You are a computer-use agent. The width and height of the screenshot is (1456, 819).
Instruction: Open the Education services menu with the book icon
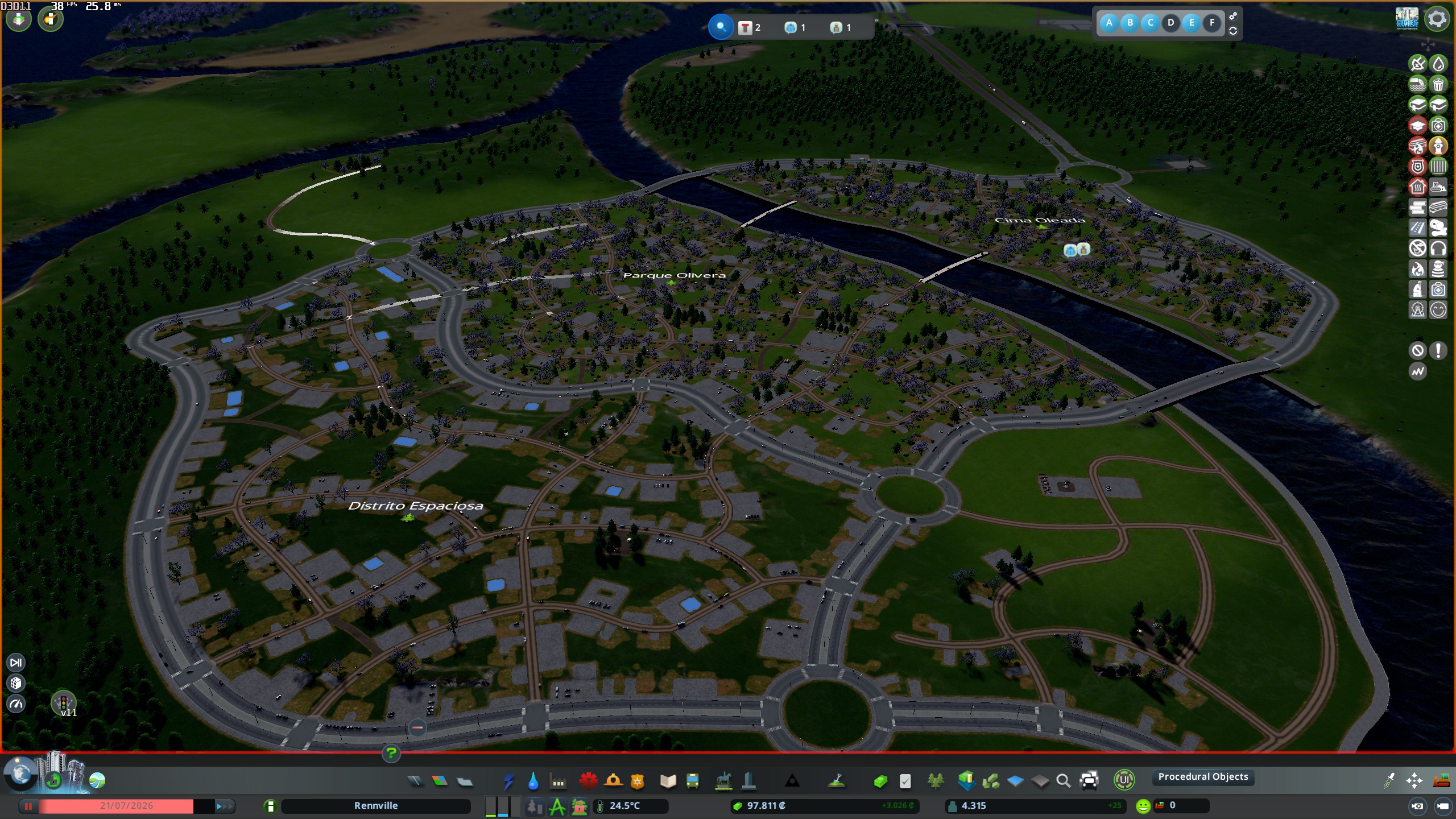point(667,781)
